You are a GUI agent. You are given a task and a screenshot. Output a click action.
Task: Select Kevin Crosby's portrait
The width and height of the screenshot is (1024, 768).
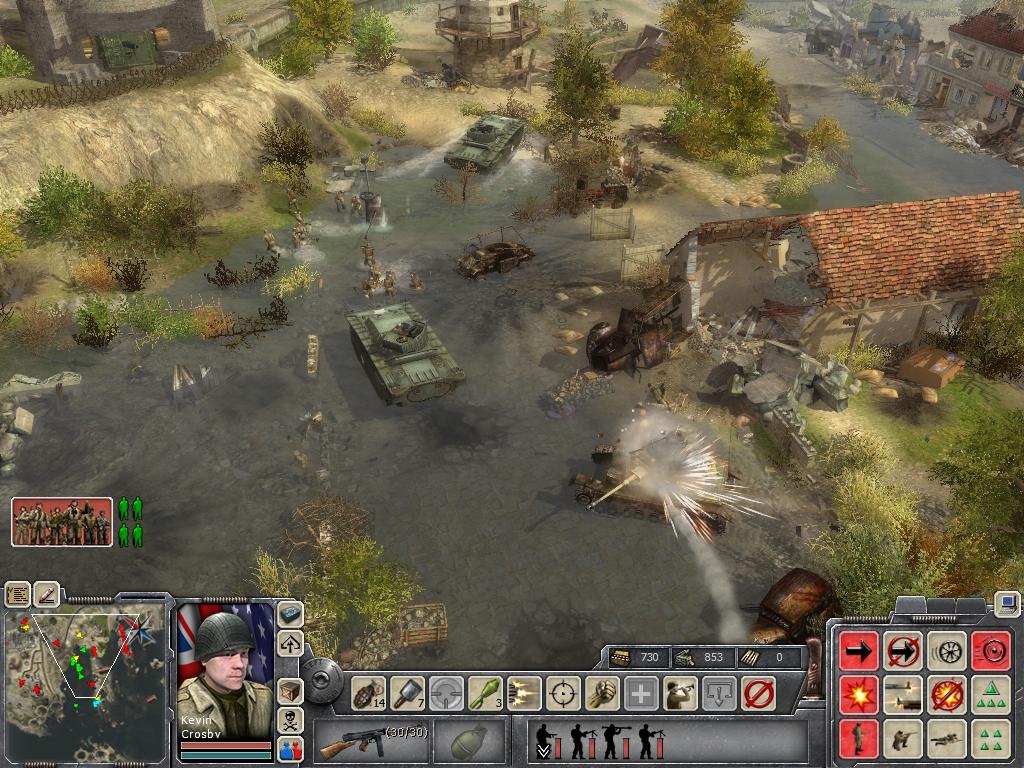[x=224, y=658]
